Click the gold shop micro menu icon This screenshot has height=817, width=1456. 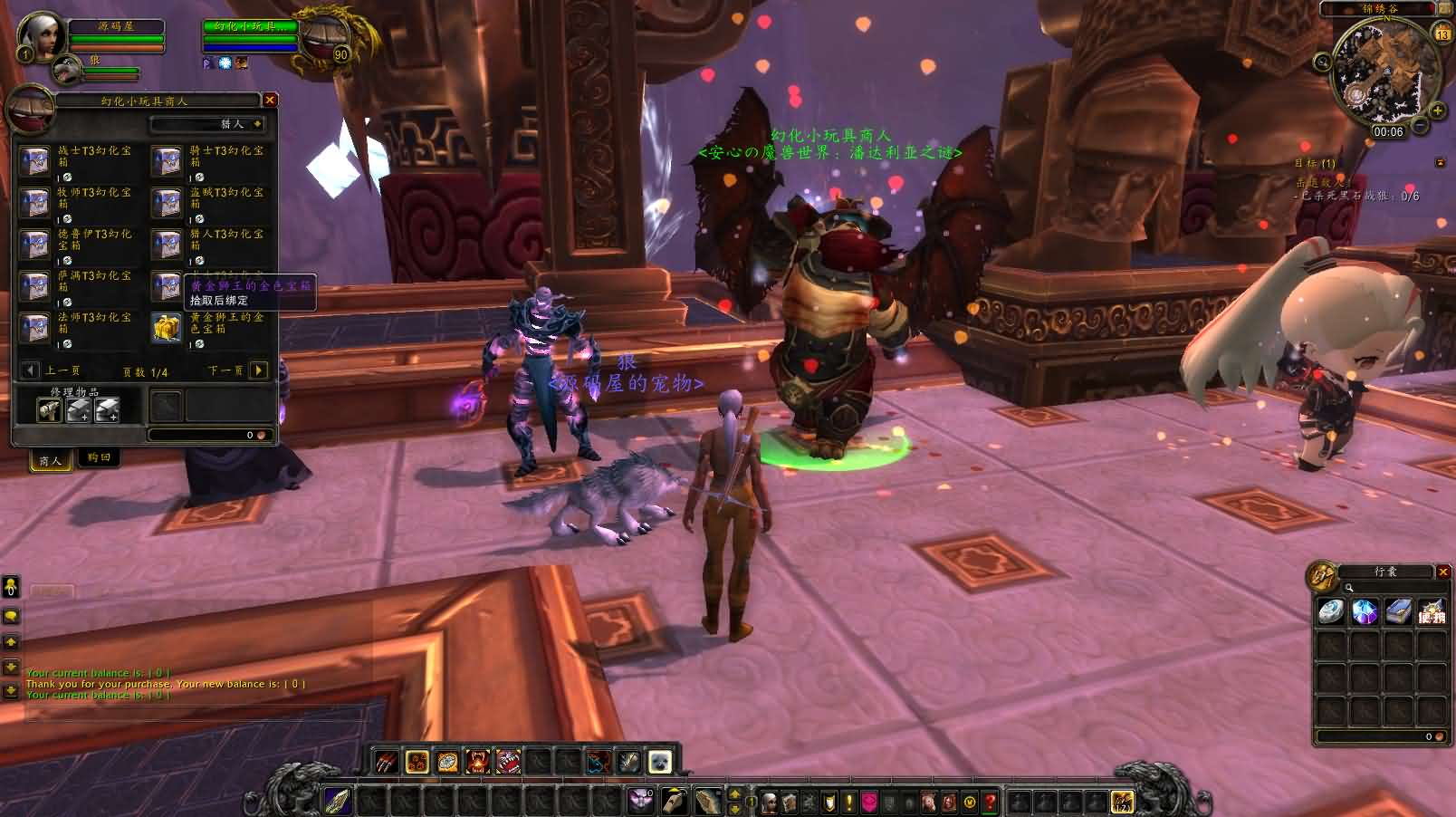(969, 803)
